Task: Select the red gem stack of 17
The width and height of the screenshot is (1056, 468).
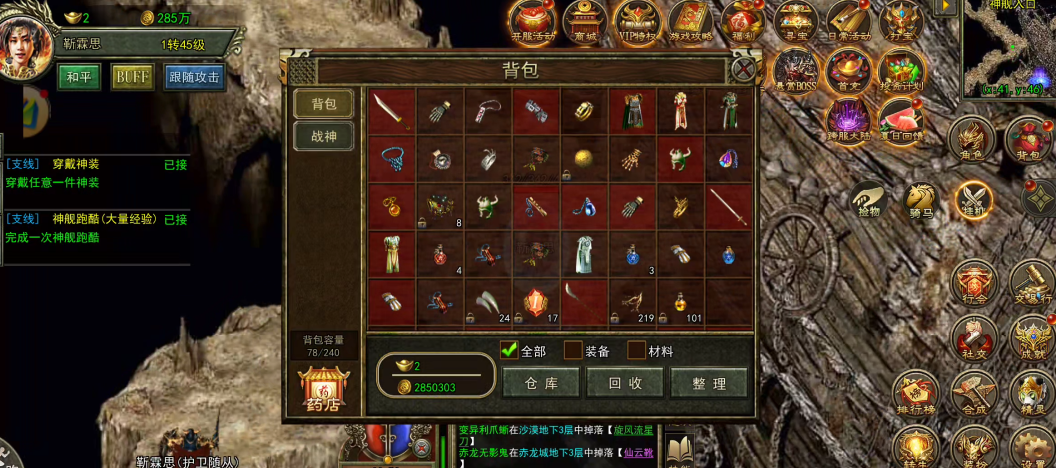Action: 536,302
